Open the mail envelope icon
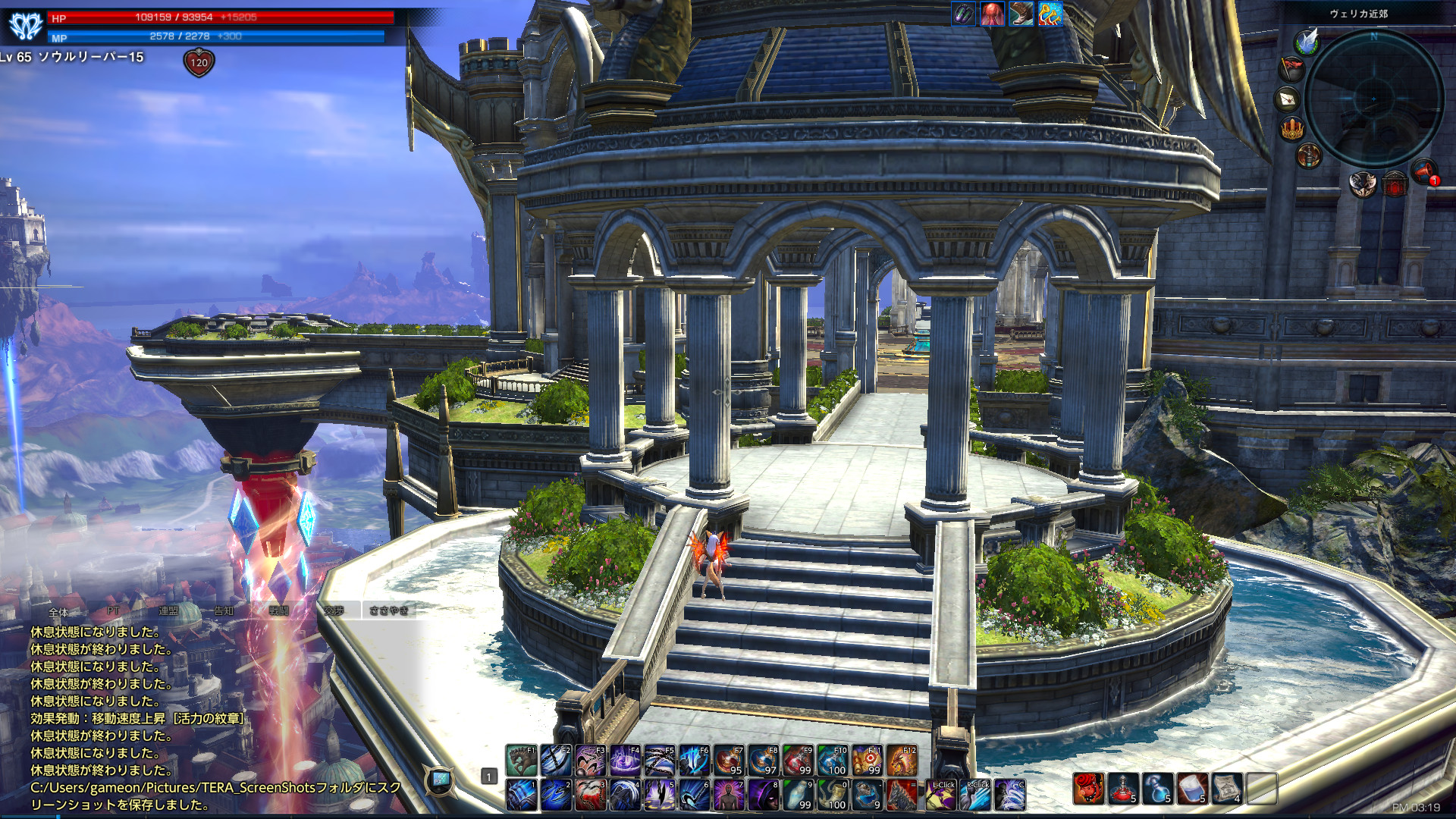The height and width of the screenshot is (819, 1456). click(x=1288, y=99)
